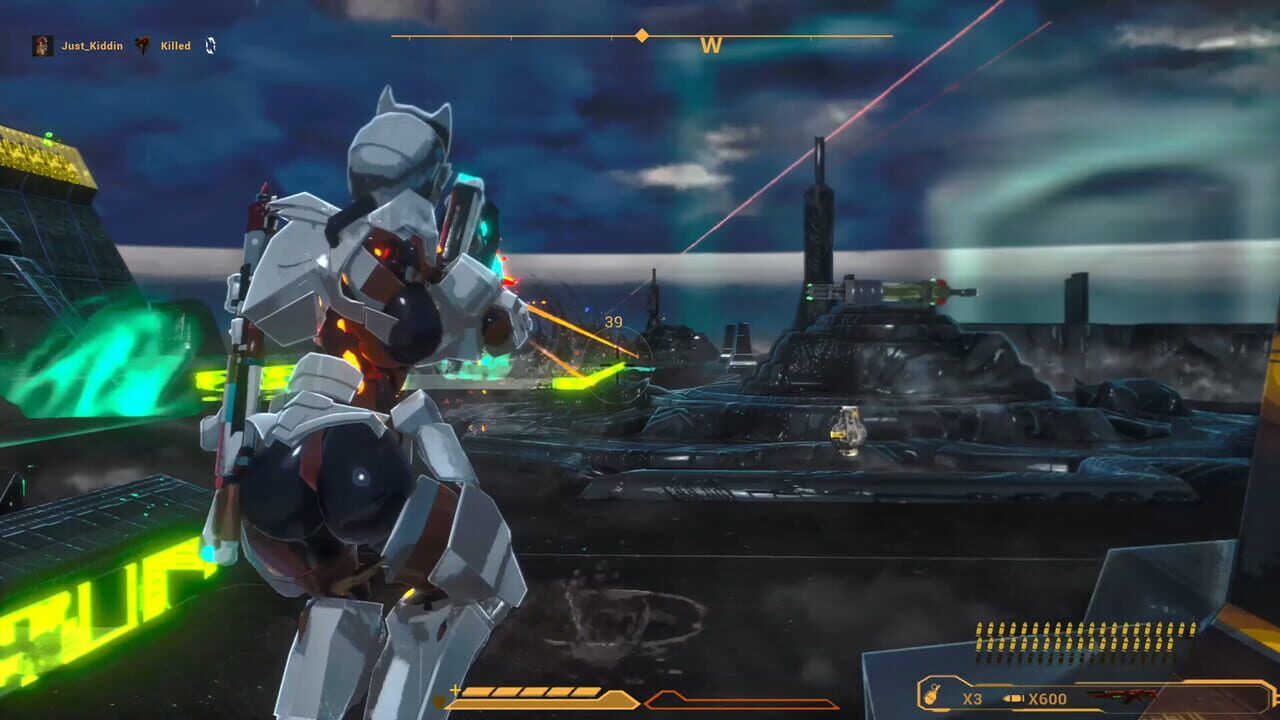Click the X3 grenade count label
This screenshot has height=720, width=1280.
click(971, 697)
